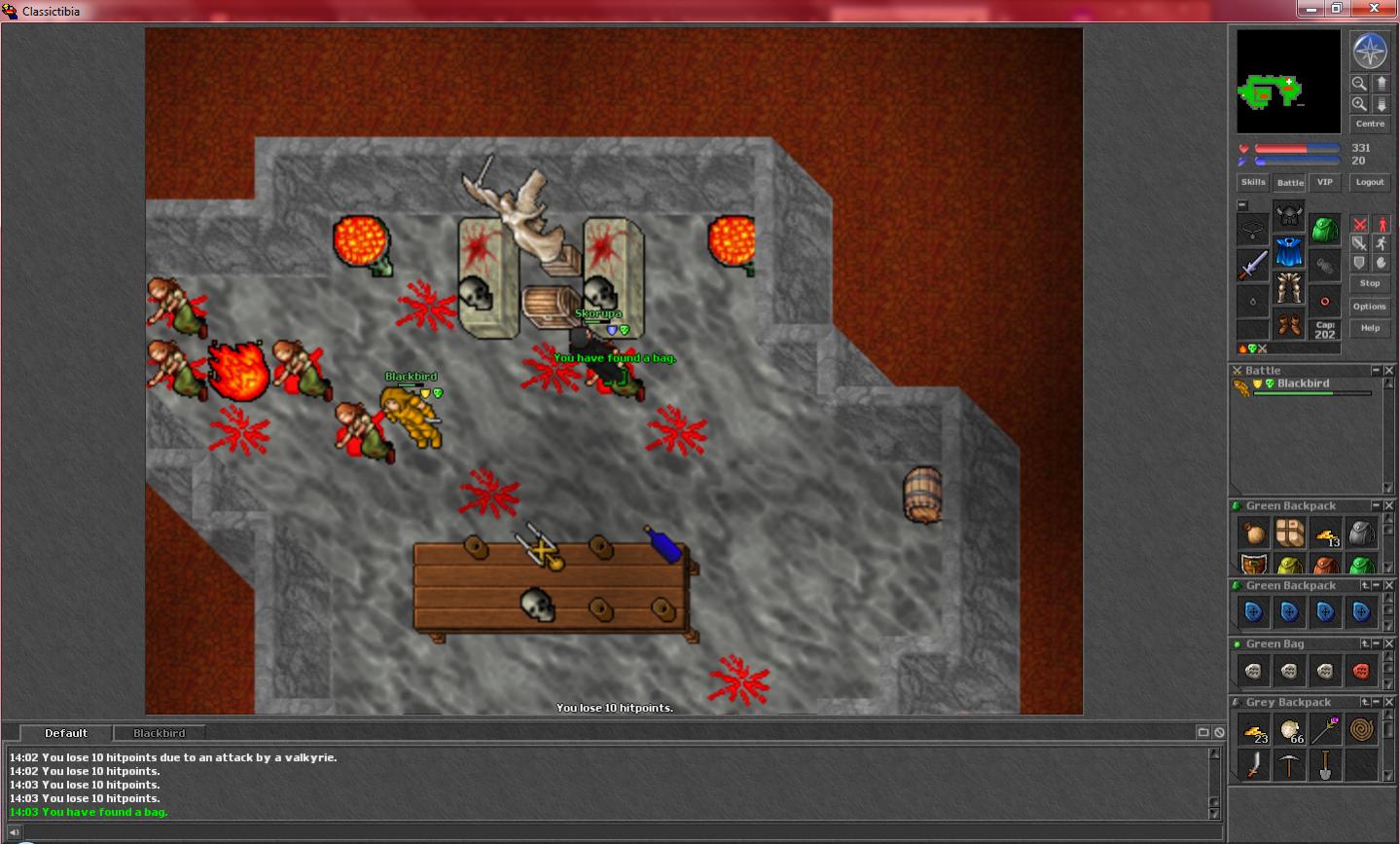Close the Grey Backpack container

coord(1389,702)
